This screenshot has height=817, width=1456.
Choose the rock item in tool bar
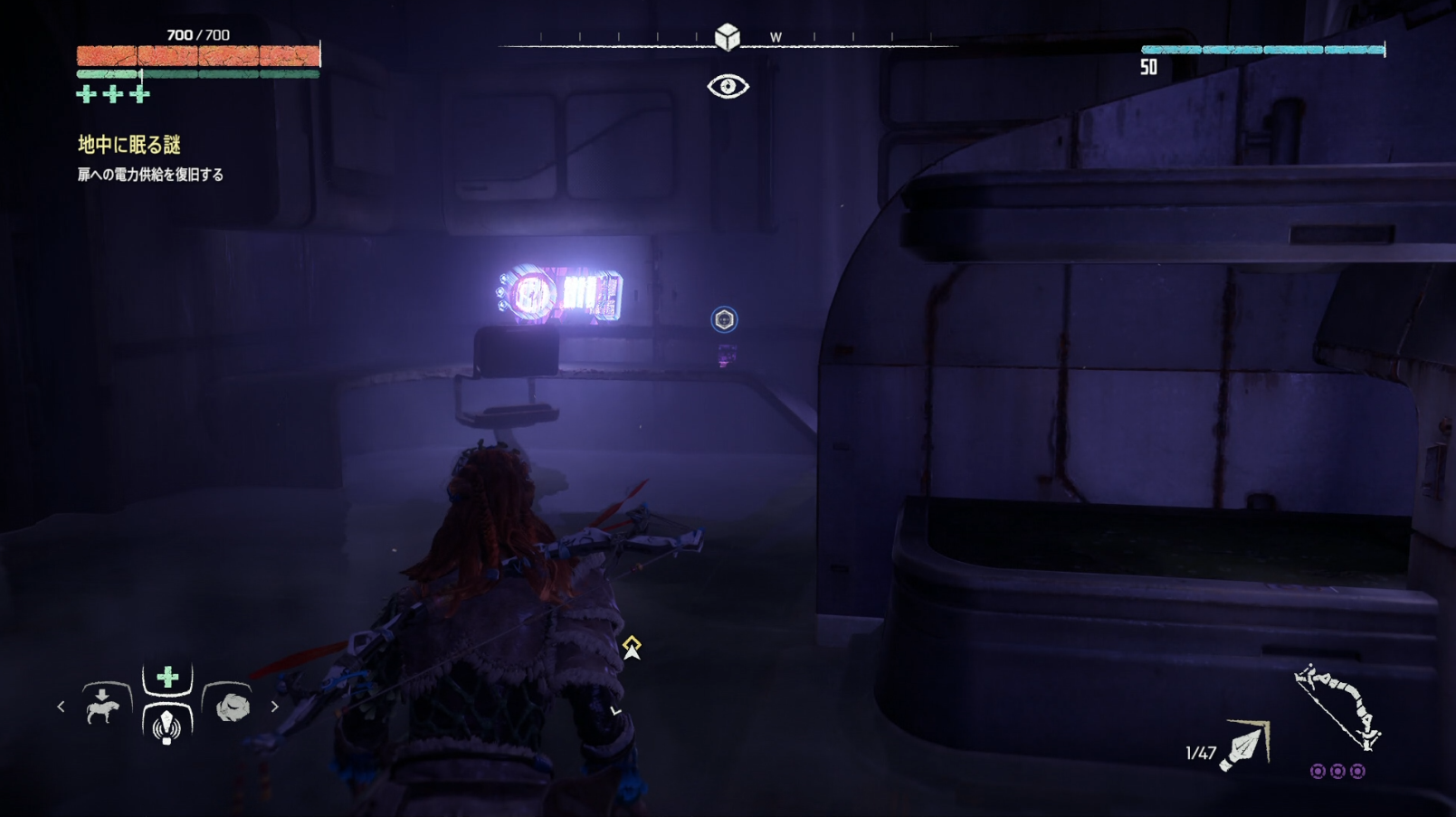(x=232, y=707)
